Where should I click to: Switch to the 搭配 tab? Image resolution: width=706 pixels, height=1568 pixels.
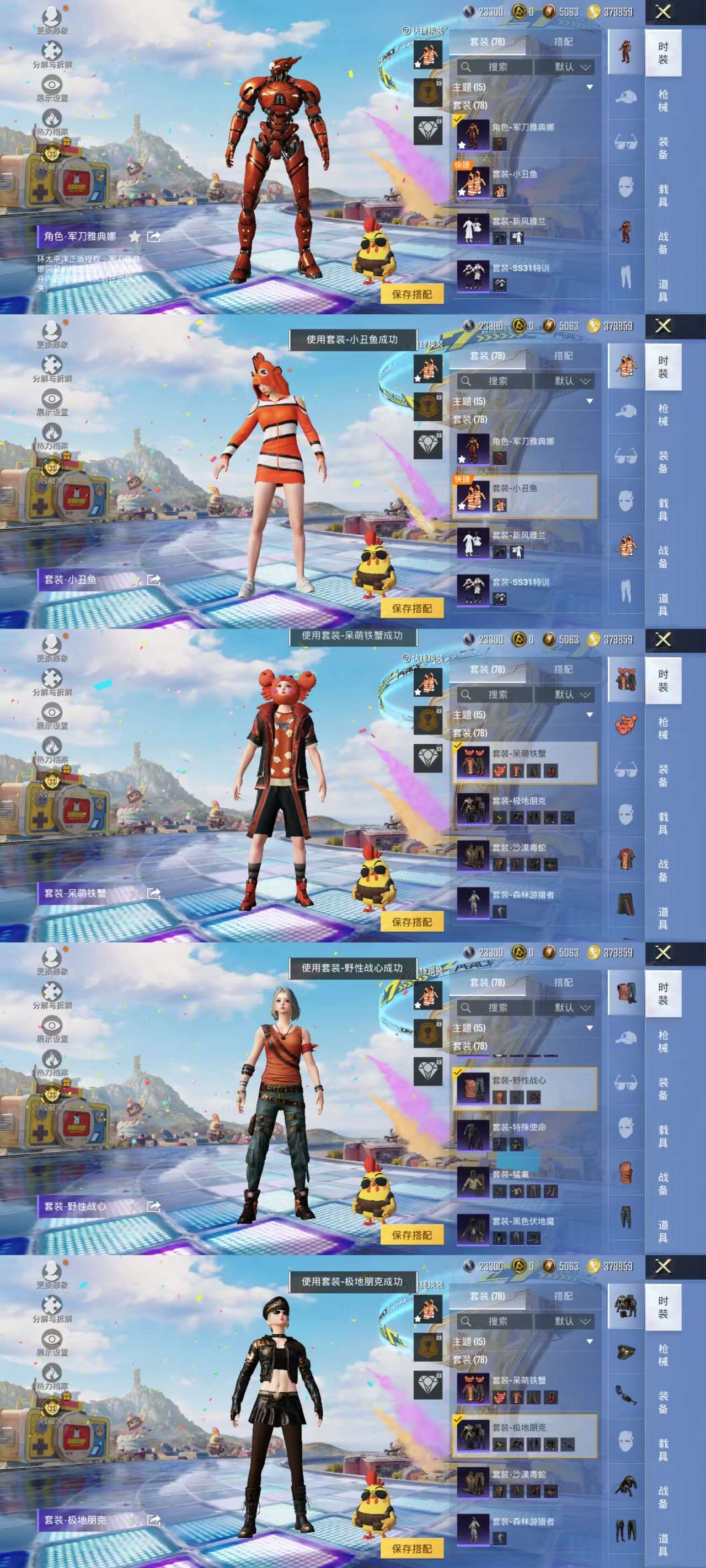[x=564, y=42]
